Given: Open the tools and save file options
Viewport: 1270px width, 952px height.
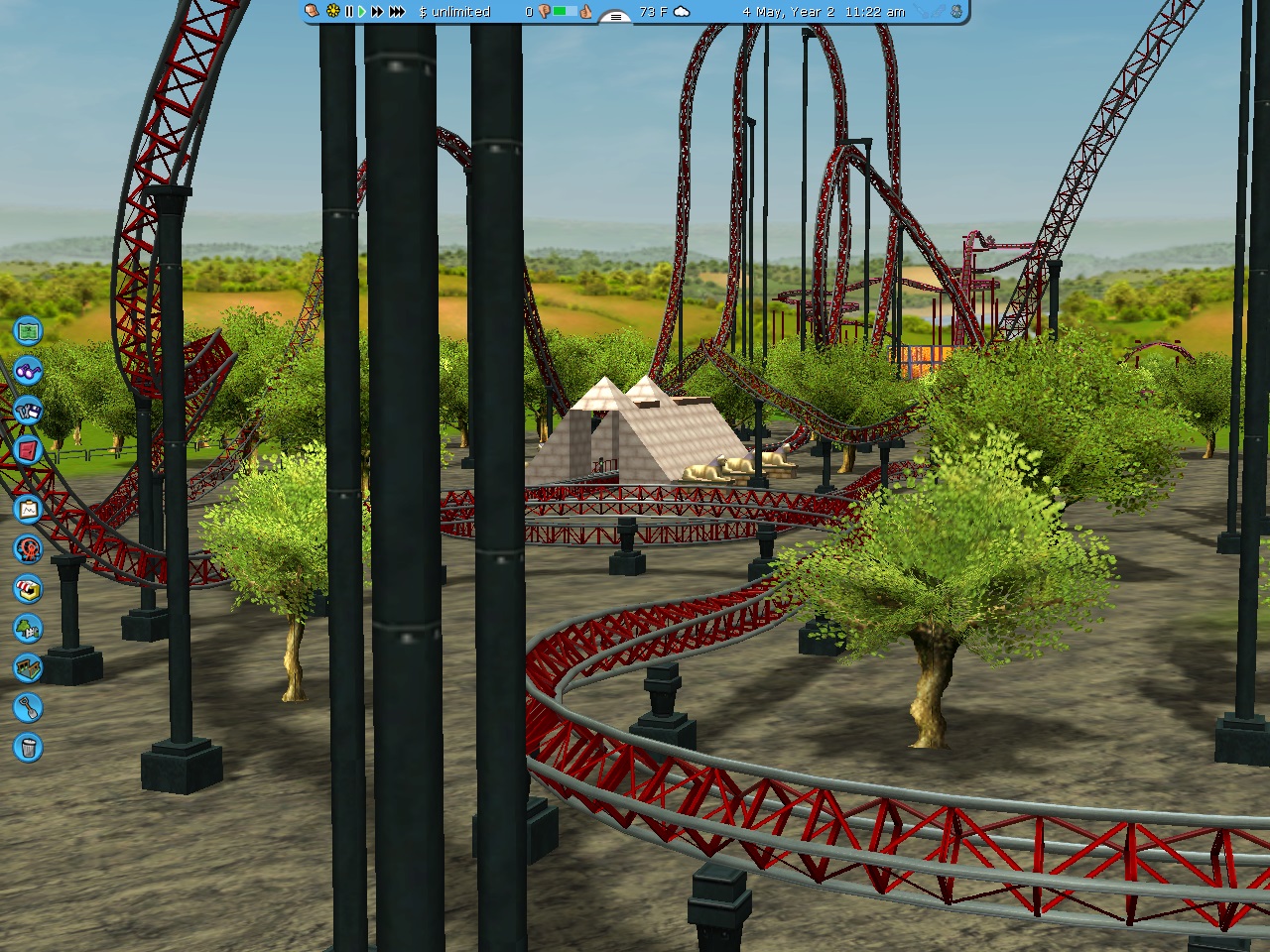Looking at the screenshot, I should (28, 410).
